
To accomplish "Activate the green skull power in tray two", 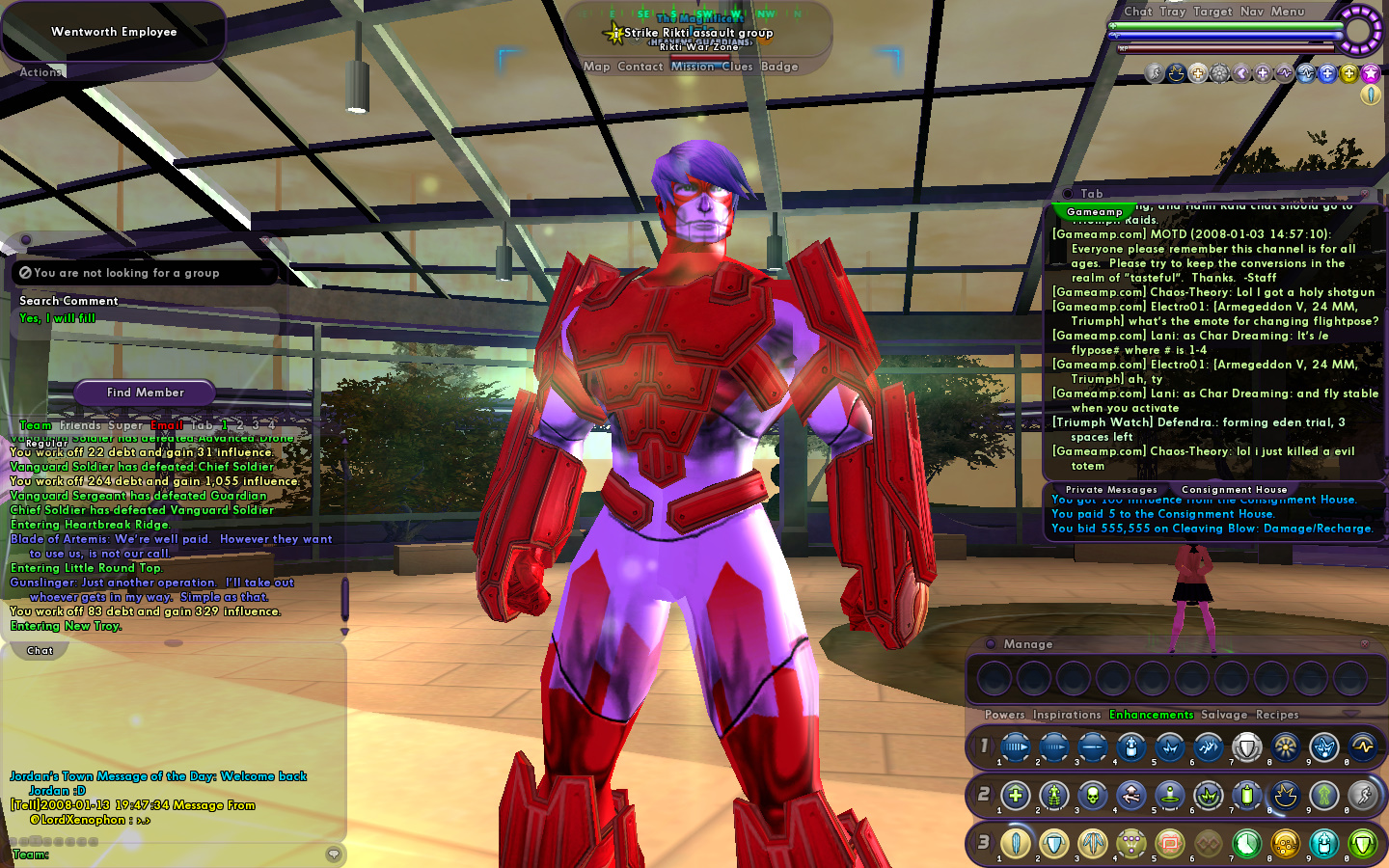I will 1092,796.
